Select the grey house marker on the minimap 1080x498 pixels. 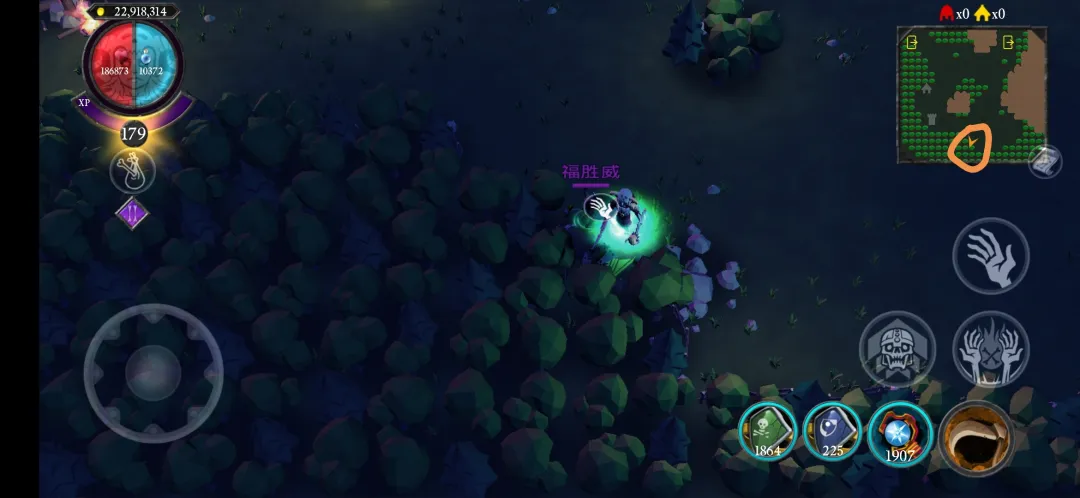pyautogui.click(x=926, y=88)
